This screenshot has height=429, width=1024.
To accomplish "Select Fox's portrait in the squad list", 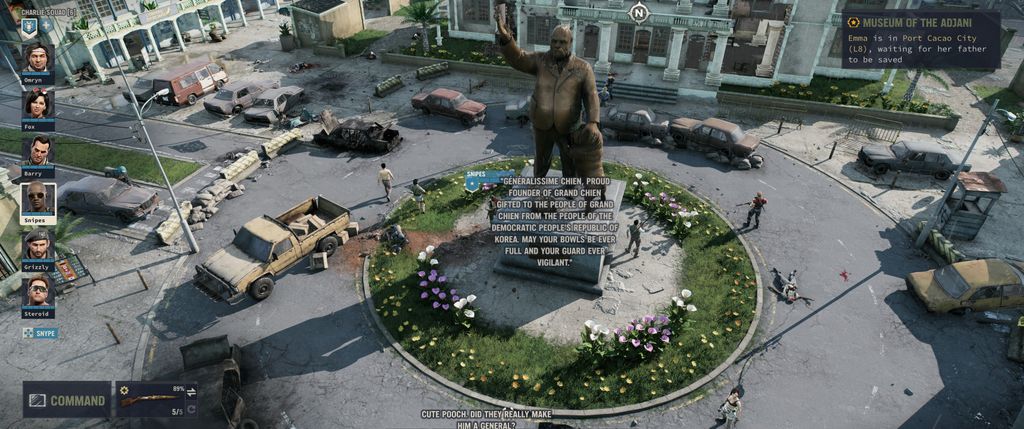I will point(38,103).
